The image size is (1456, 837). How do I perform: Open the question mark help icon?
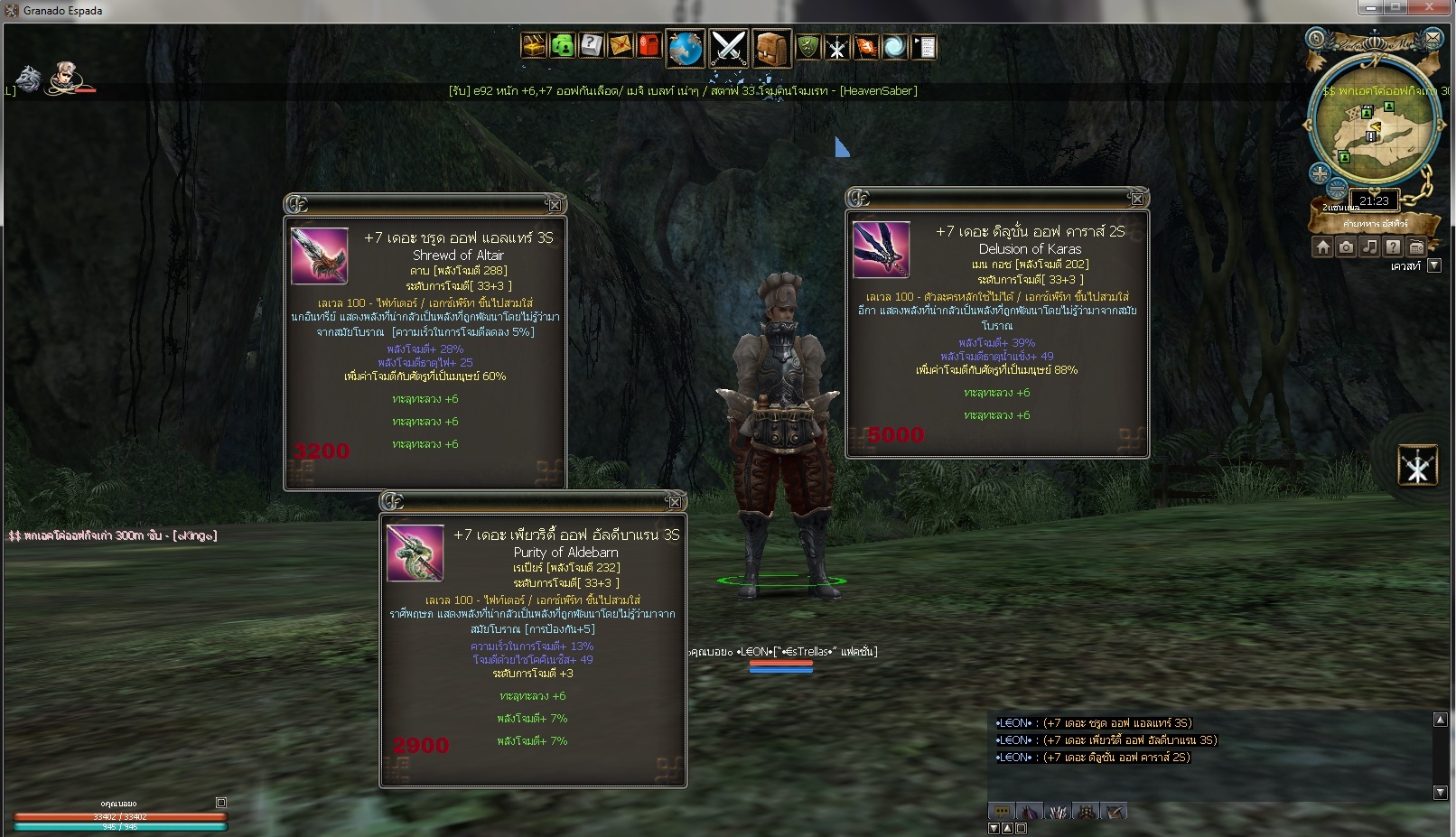[x=592, y=45]
